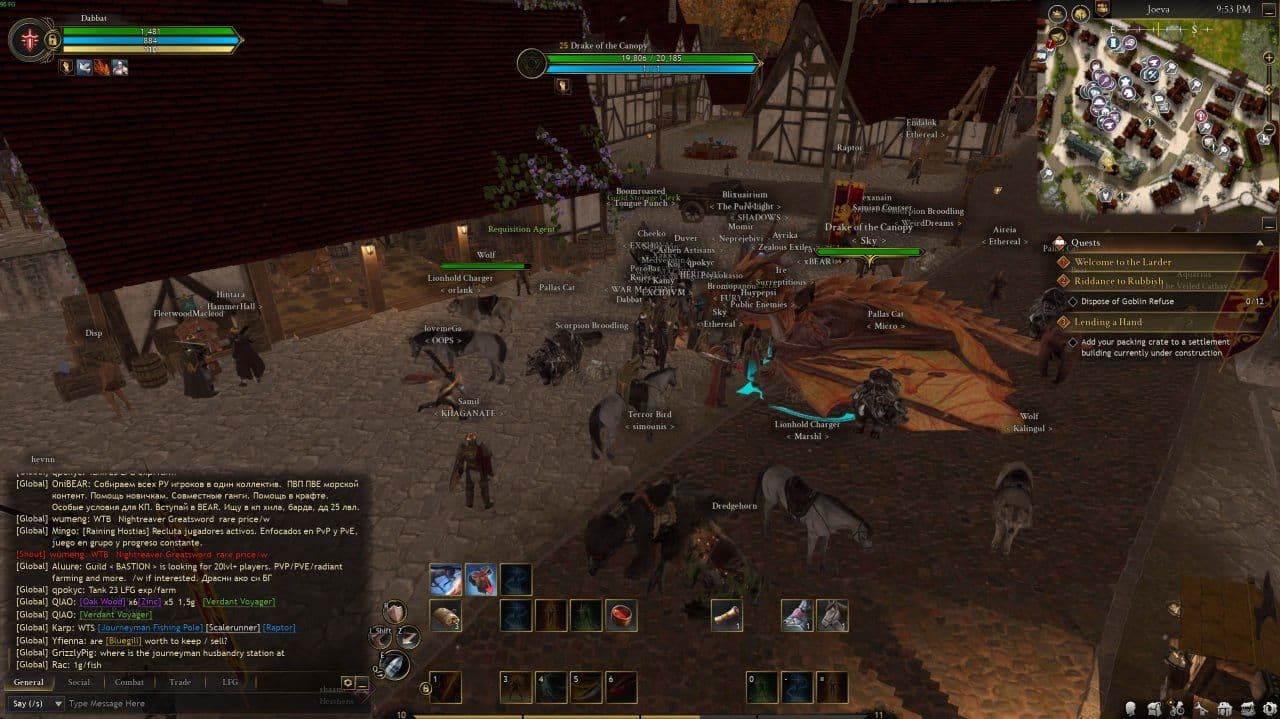Open the Welcome to the Larder quest
The height and width of the screenshot is (719, 1280).
tap(1122, 262)
